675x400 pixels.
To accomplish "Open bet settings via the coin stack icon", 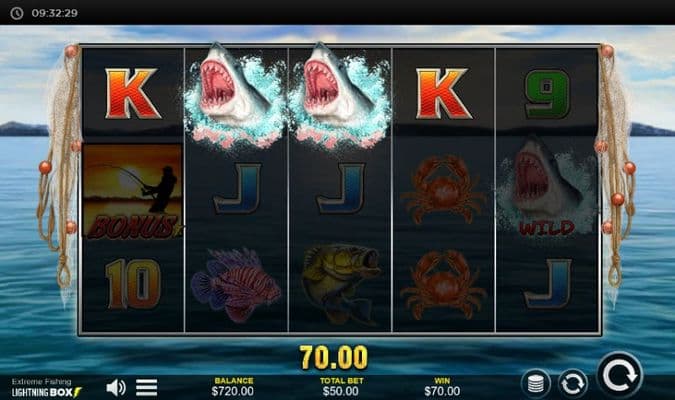I will coord(536,382).
